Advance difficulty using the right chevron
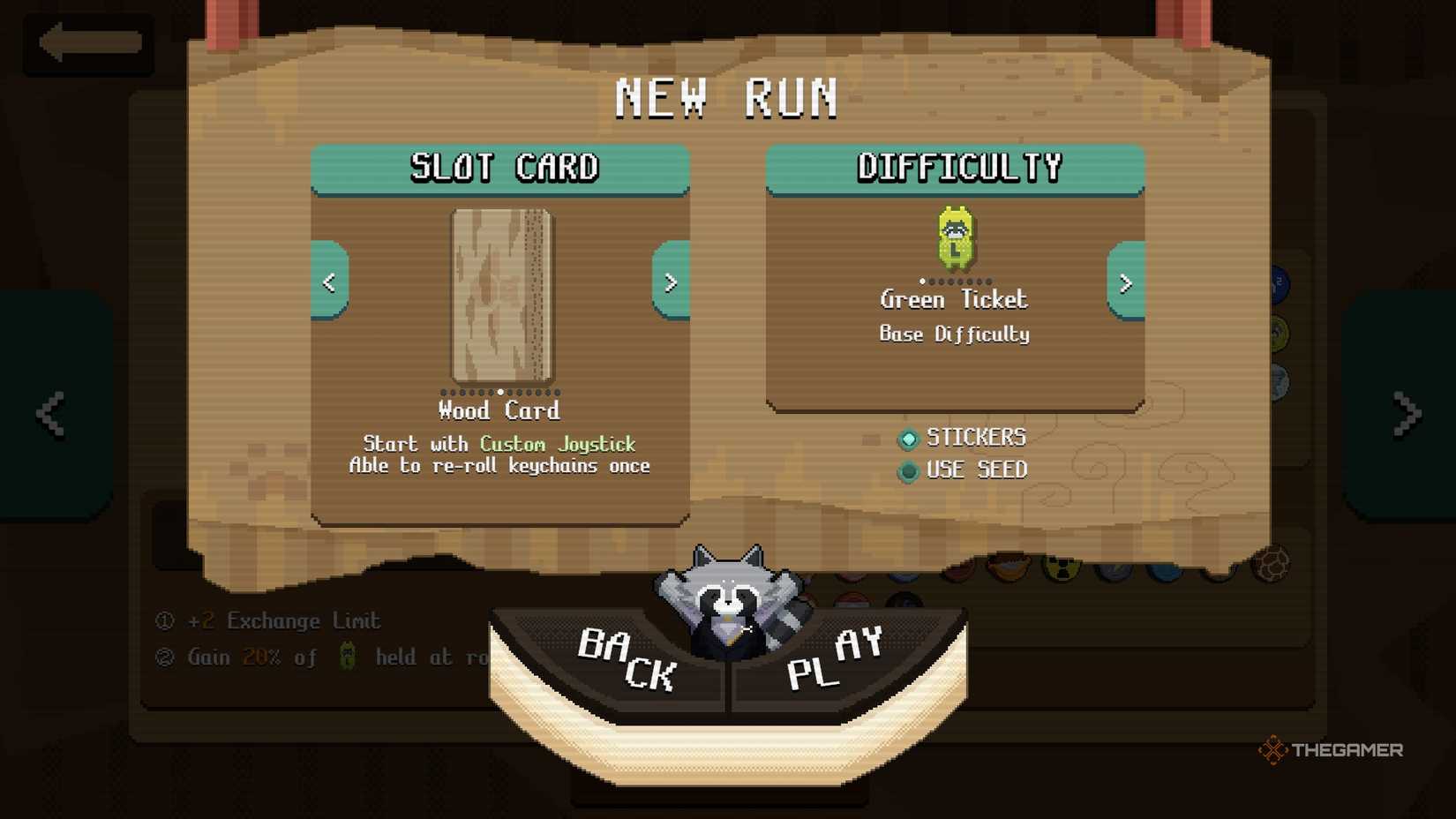 pos(1125,284)
